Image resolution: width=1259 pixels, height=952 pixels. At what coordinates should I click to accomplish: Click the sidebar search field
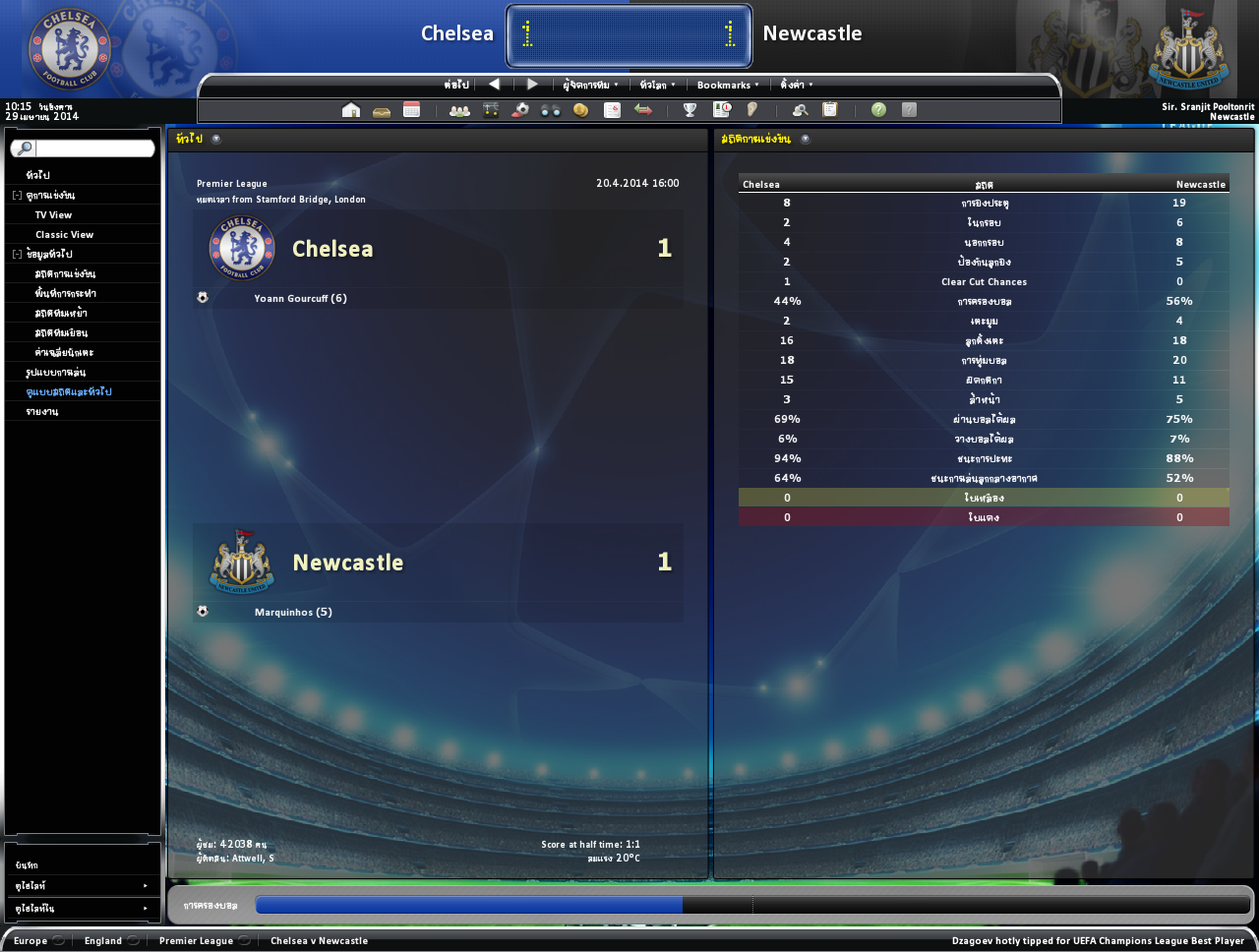pyautogui.click(x=94, y=149)
